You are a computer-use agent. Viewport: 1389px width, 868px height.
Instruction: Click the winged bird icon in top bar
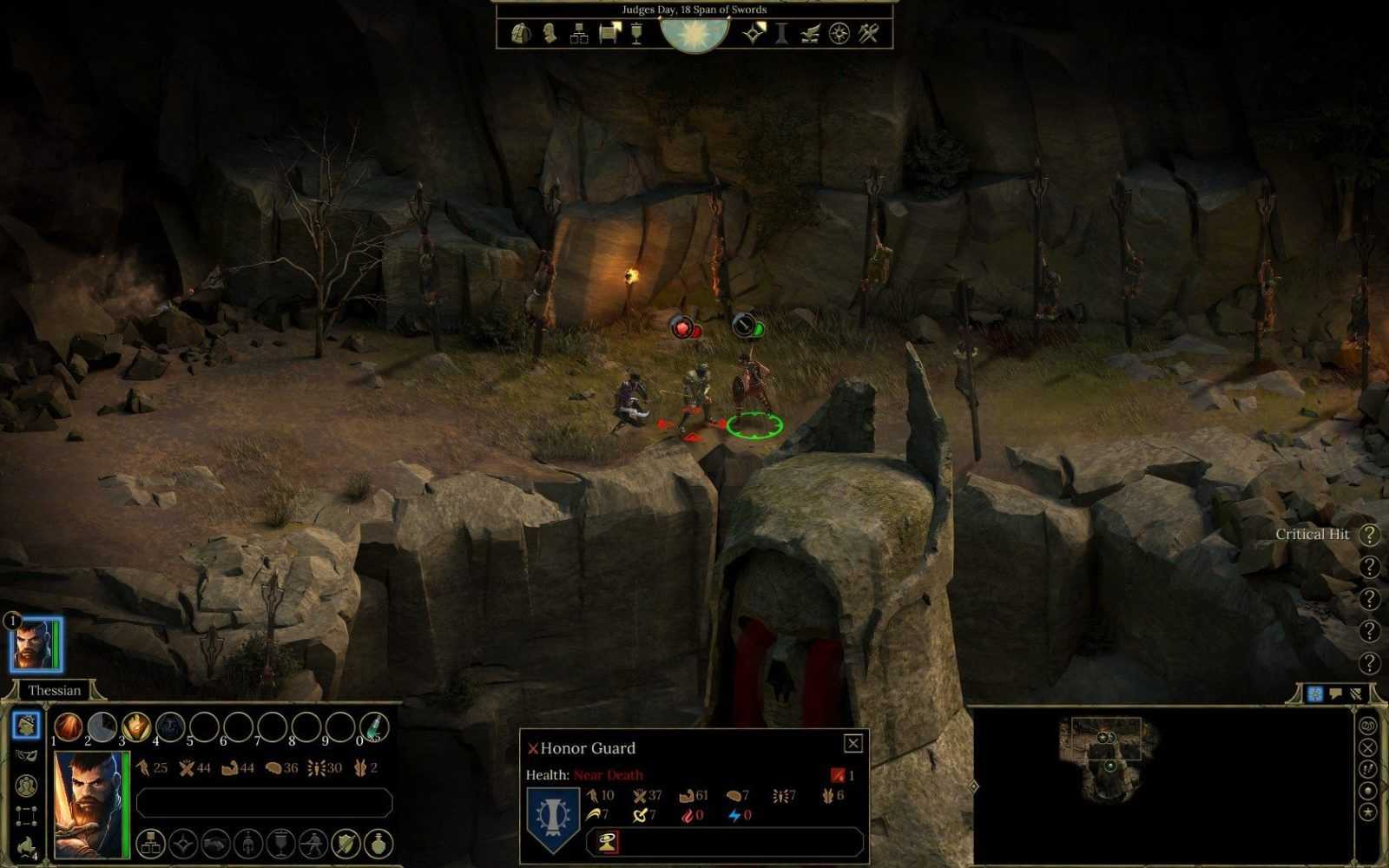pyautogui.click(x=810, y=34)
